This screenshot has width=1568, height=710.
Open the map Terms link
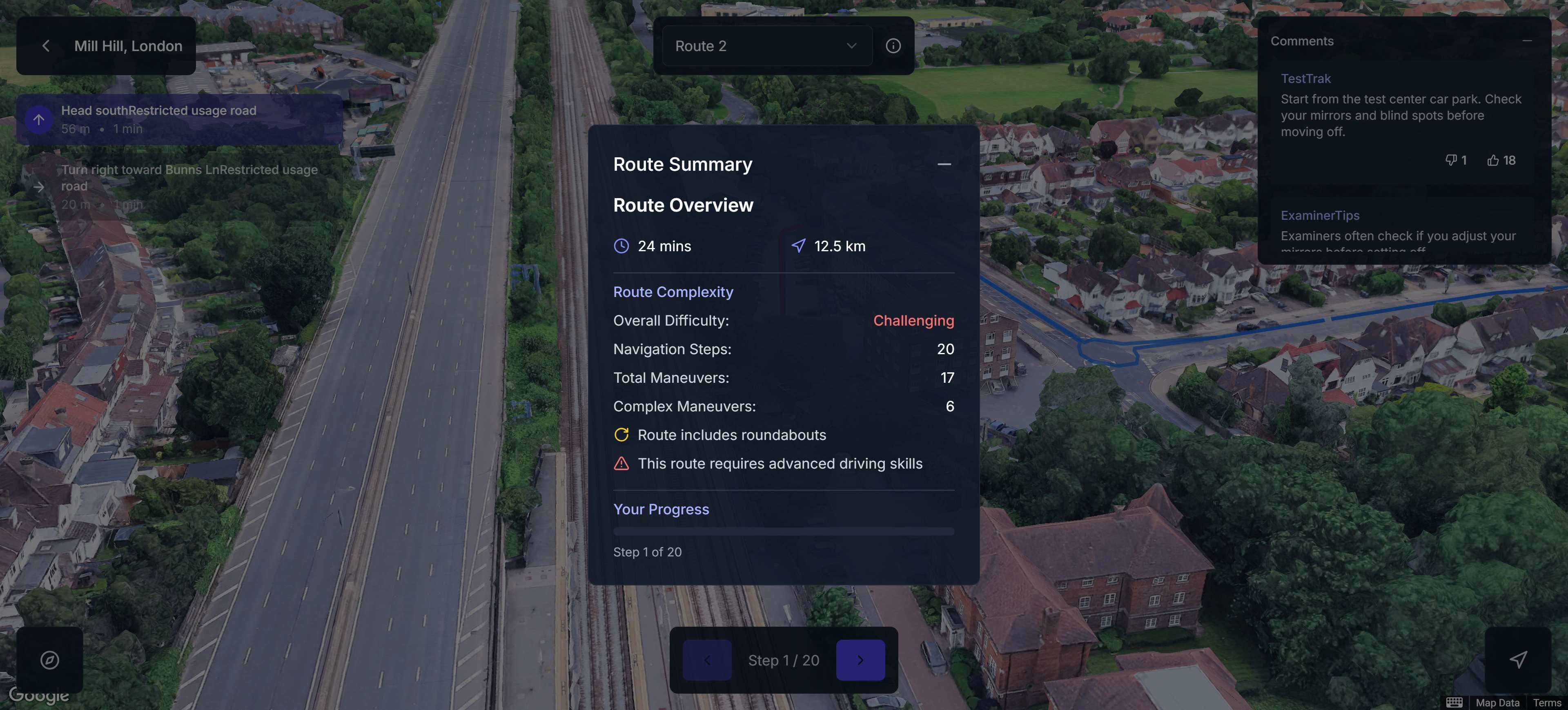pyautogui.click(x=1547, y=703)
